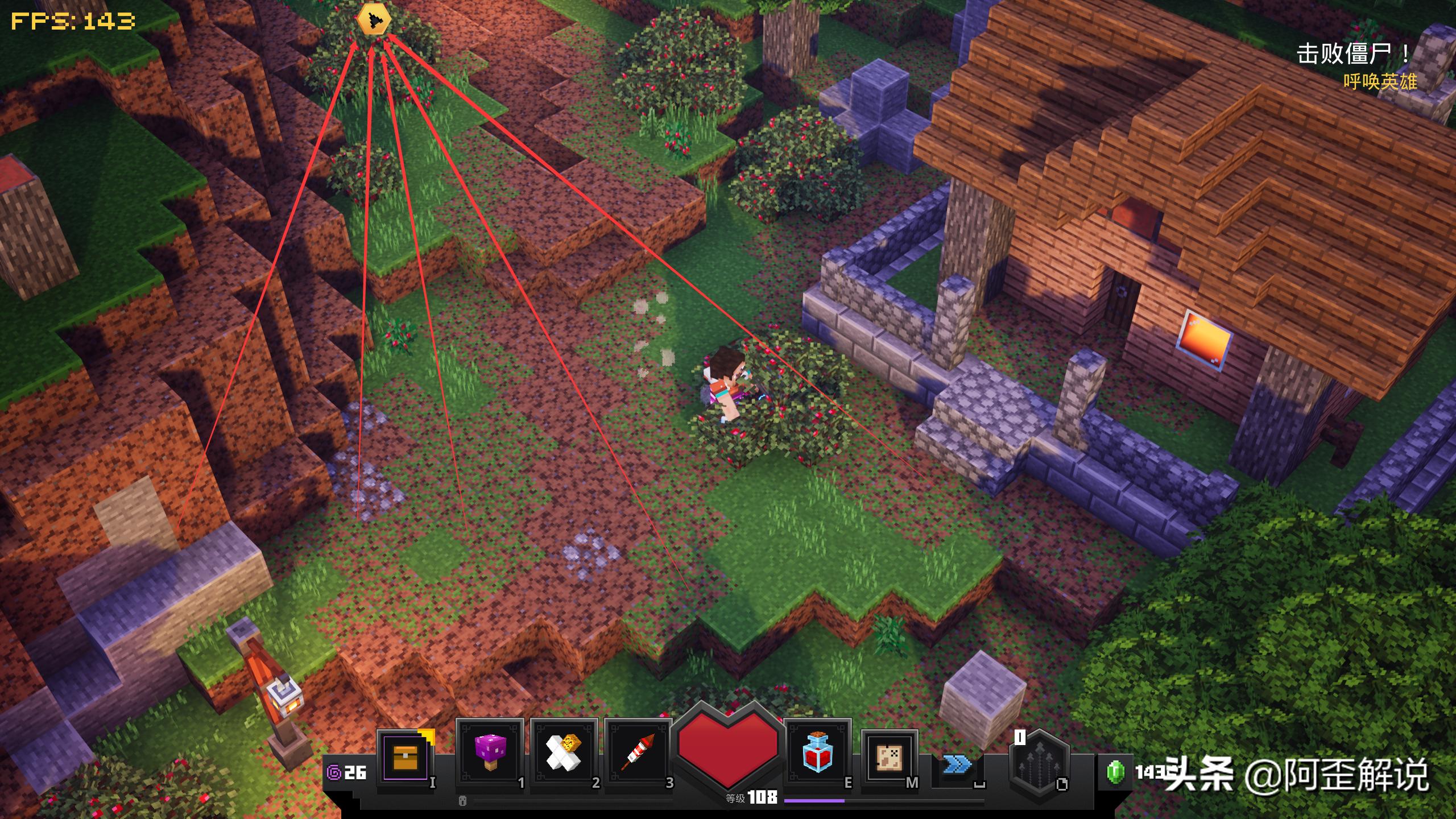
Task: Trigger the blue dodge roll arrows
Action: tap(957, 764)
